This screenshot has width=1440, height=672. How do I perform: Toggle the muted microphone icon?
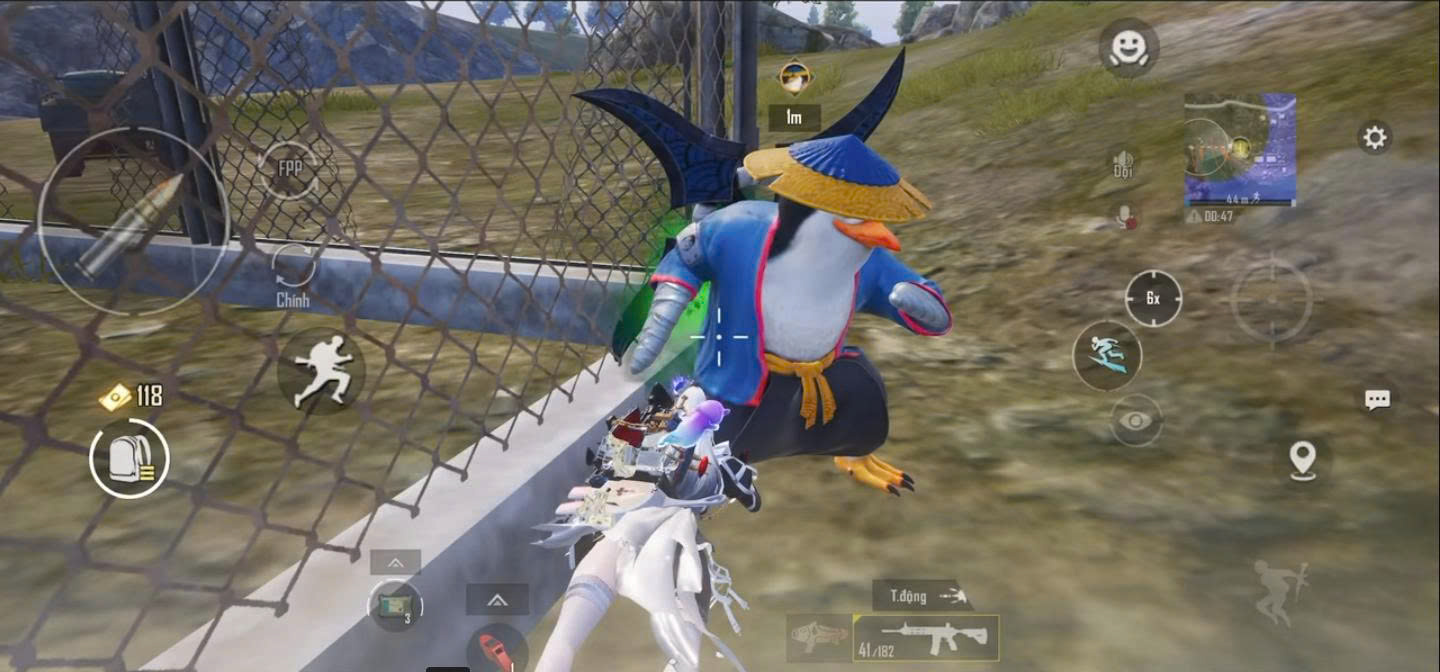1126,215
